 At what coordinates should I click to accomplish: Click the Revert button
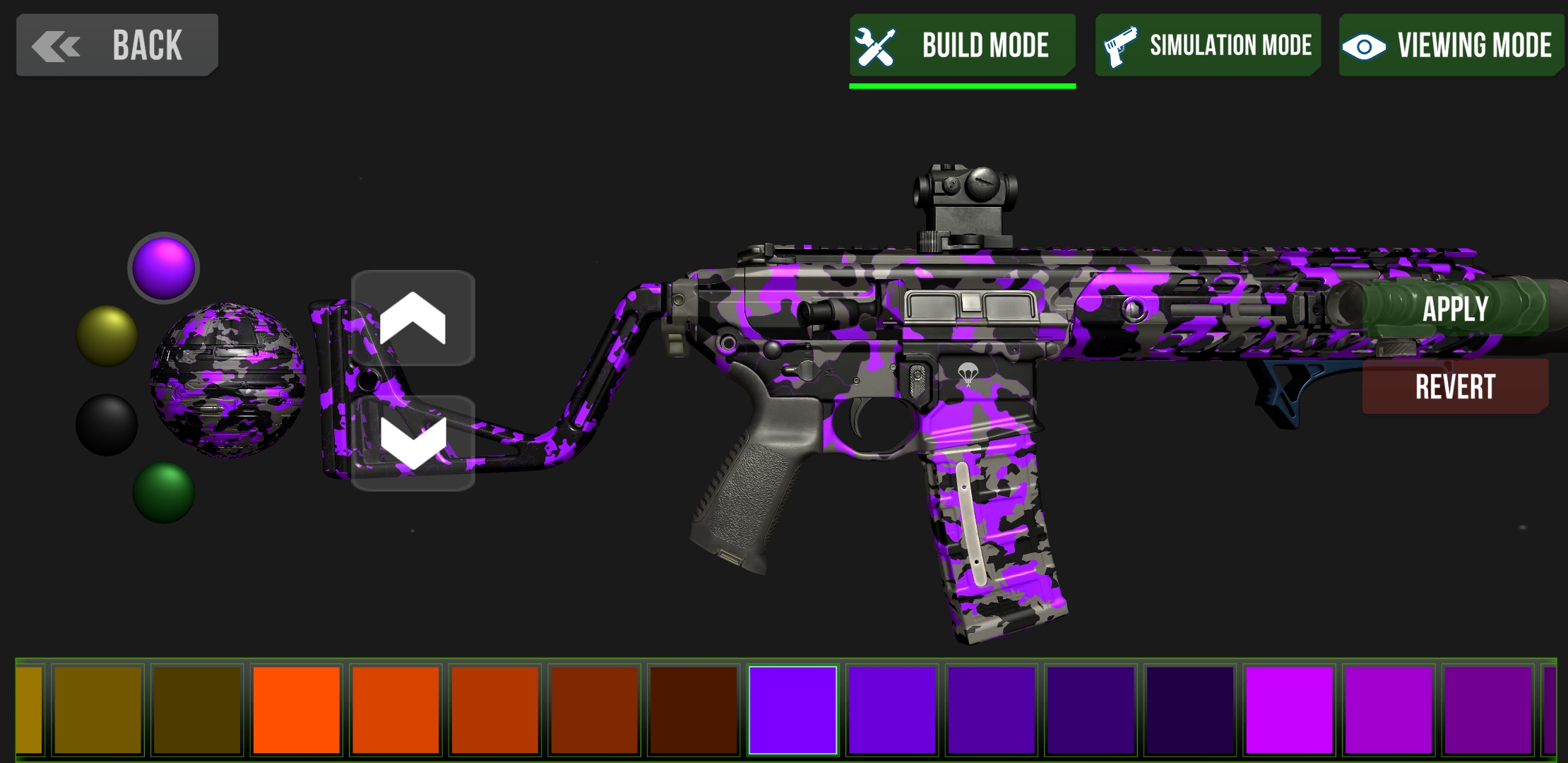click(x=1454, y=386)
